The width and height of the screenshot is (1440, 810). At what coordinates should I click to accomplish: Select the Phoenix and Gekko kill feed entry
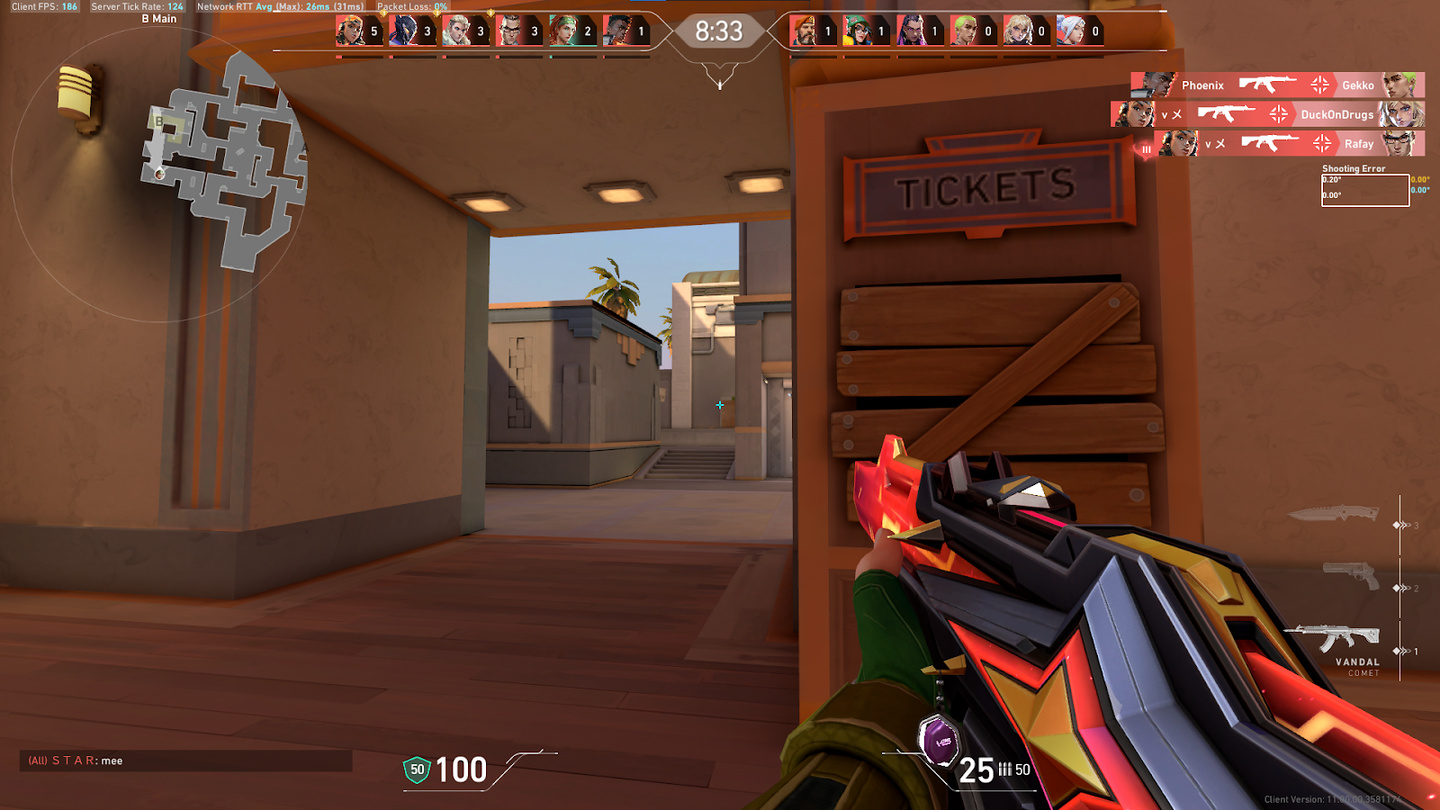(x=1277, y=85)
